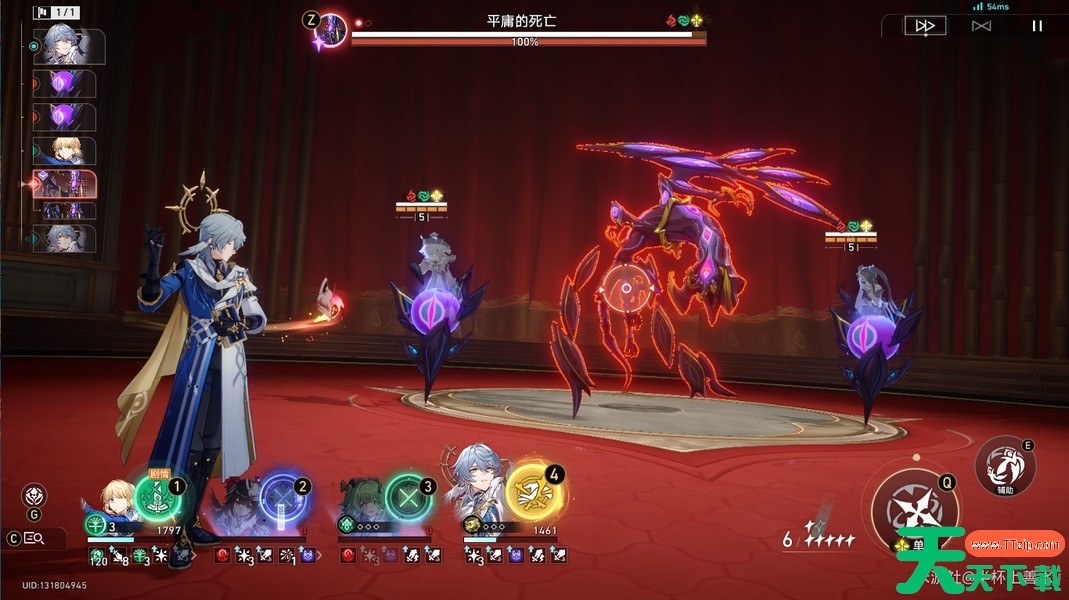The width and height of the screenshot is (1069, 600).
Task: Open the enemy details magnifier icon
Action: coord(33,539)
